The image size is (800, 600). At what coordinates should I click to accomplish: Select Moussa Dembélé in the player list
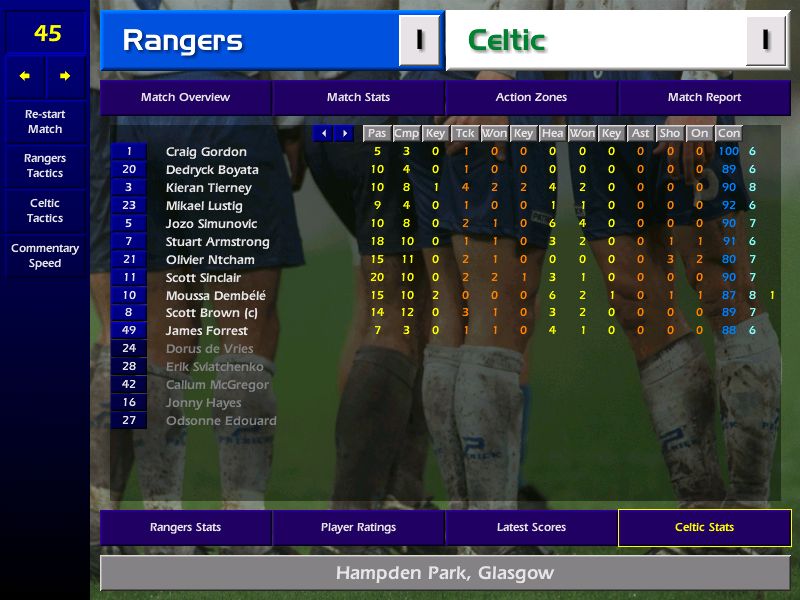(x=215, y=296)
